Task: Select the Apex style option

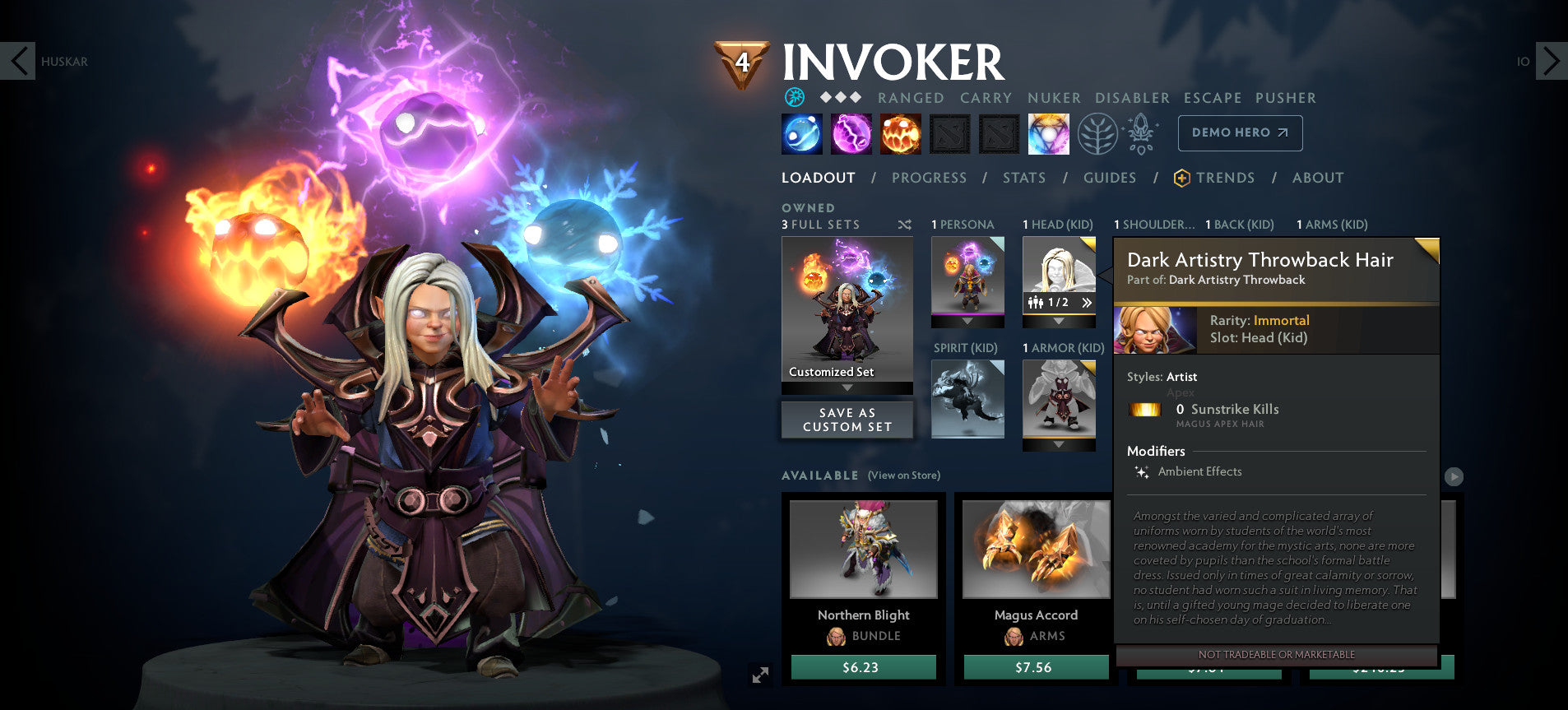Action: pos(1182,392)
